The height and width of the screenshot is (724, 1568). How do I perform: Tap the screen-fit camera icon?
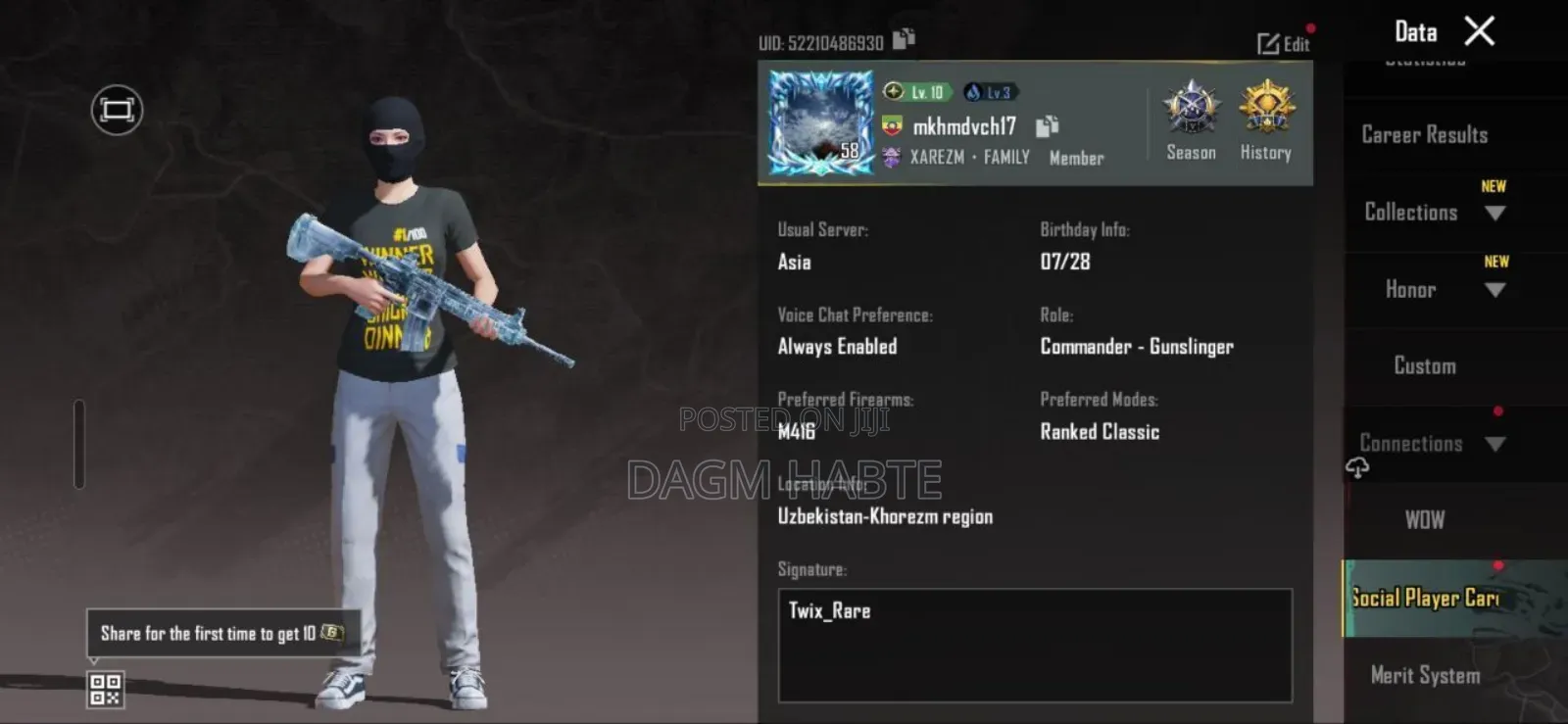(116, 110)
